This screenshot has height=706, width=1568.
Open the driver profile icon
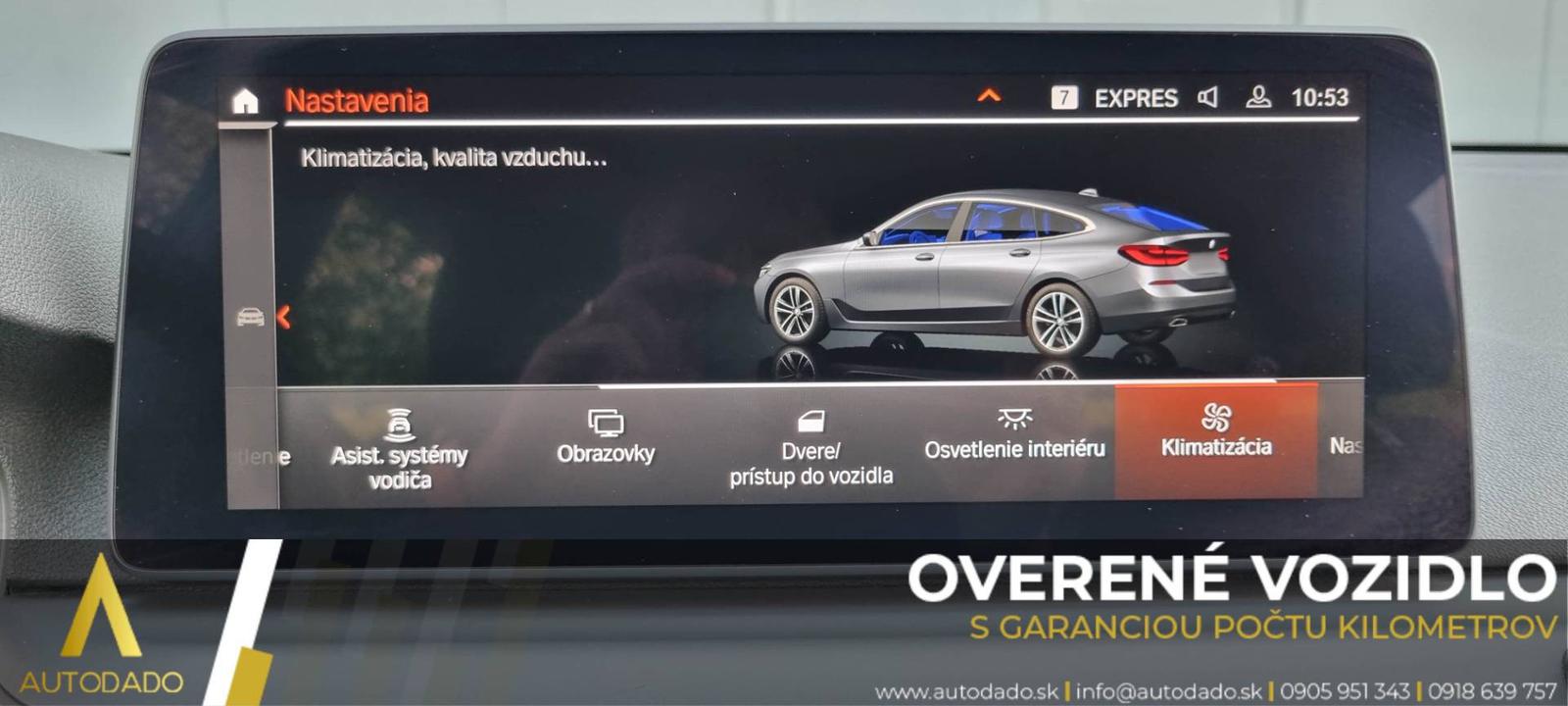1257,98
